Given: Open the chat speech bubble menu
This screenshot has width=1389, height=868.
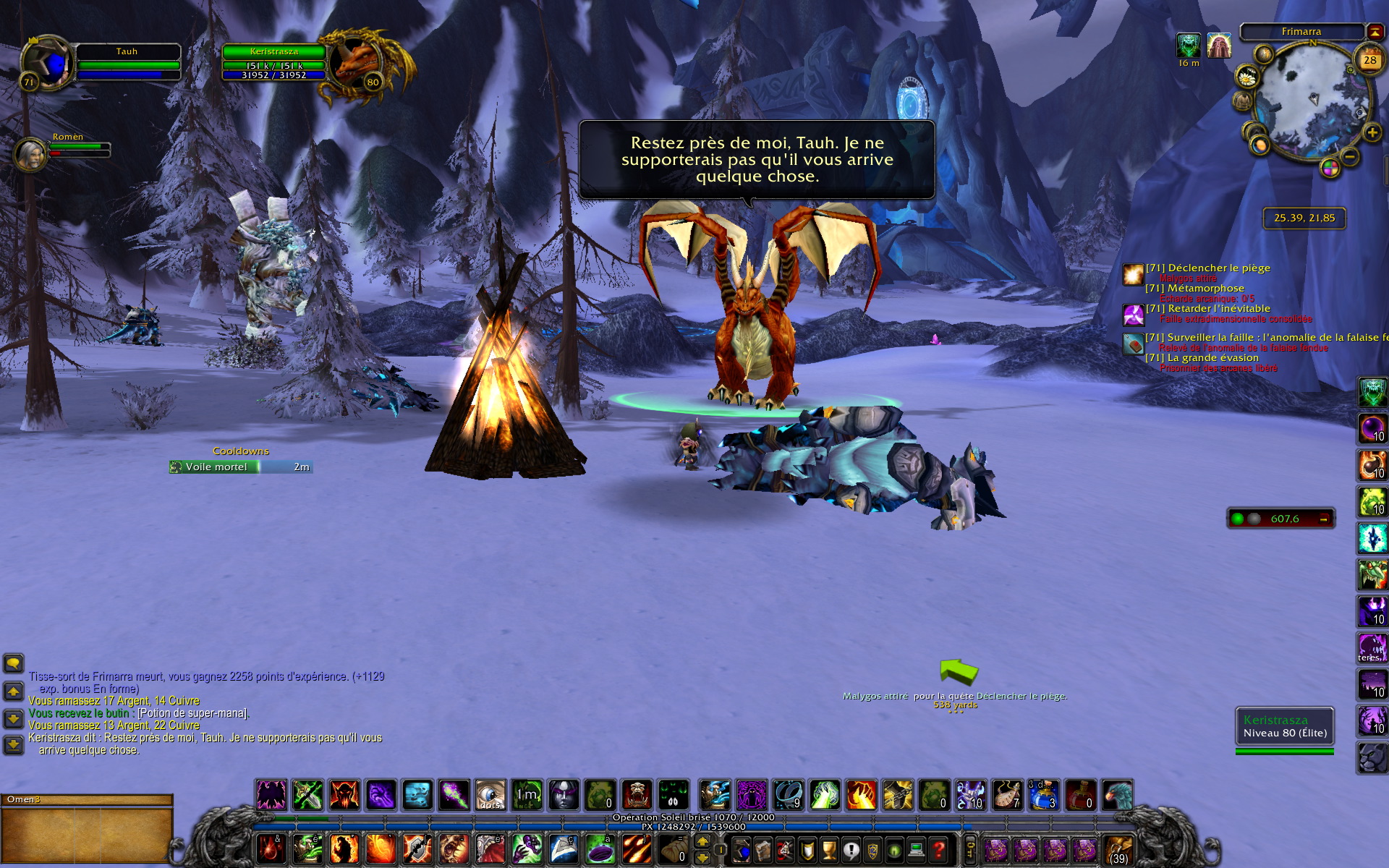Looking at the screenshot, I should tap(13, 663).
